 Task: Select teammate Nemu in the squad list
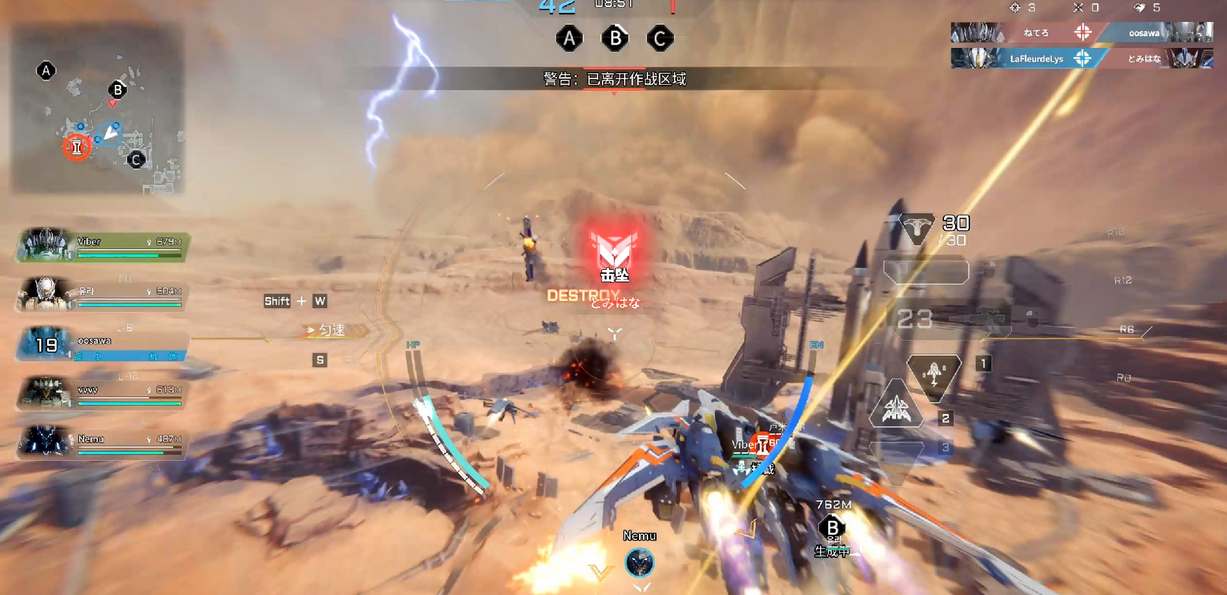[x=102, y=442]
